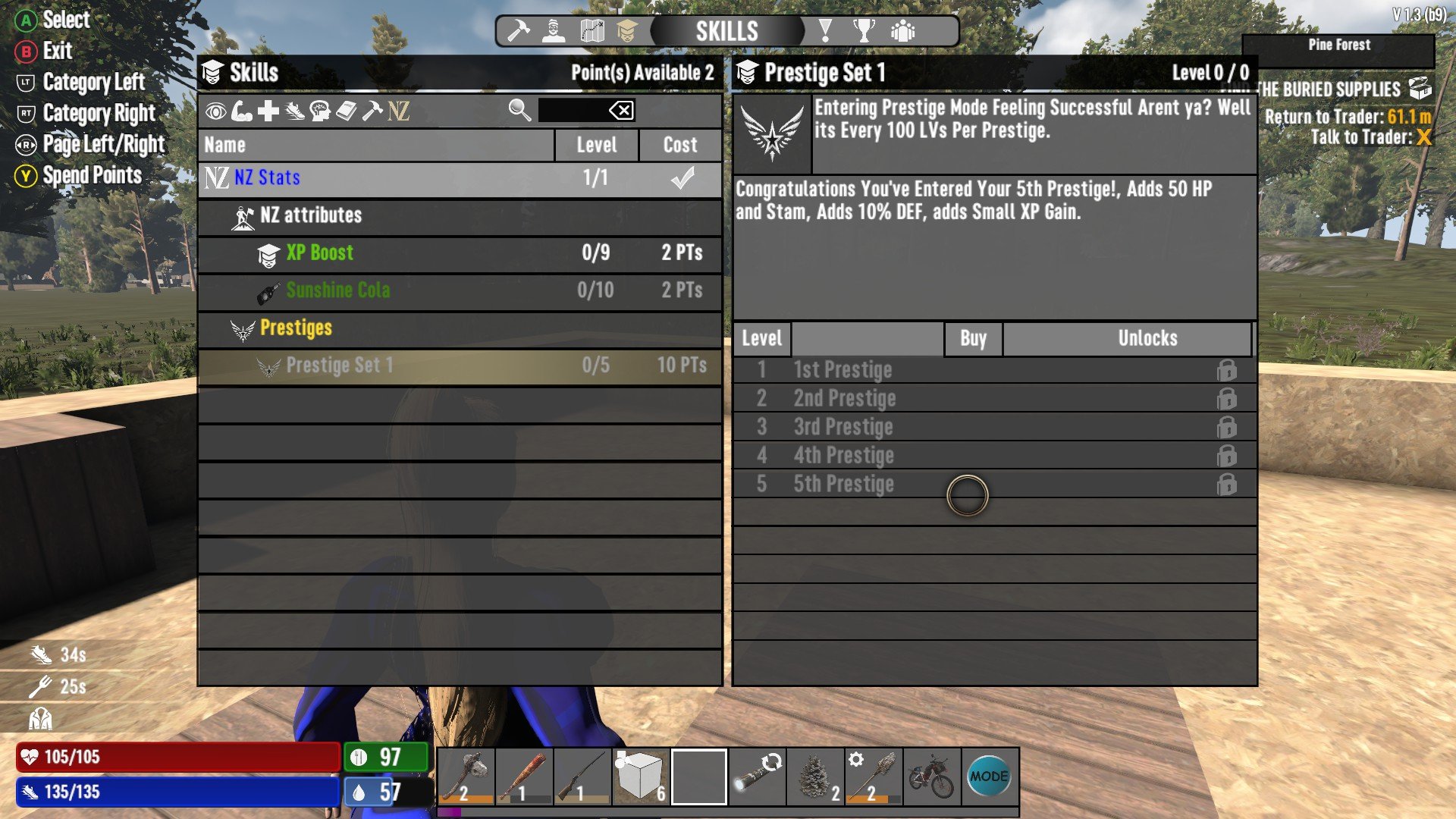Select the fortitude plus-sign skill category
This screenshot has width=1456, height=819.
click(x=268, y=112)
